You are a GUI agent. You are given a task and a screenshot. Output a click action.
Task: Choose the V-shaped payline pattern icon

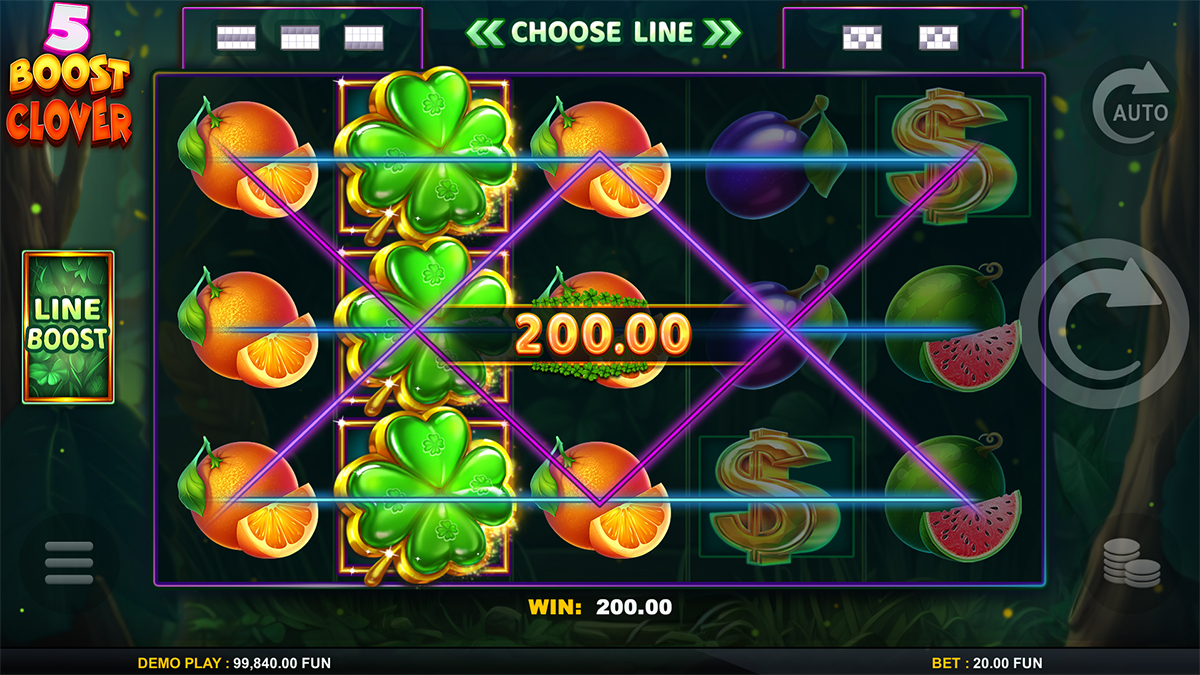pyautogui.click(x=862, y=38)
